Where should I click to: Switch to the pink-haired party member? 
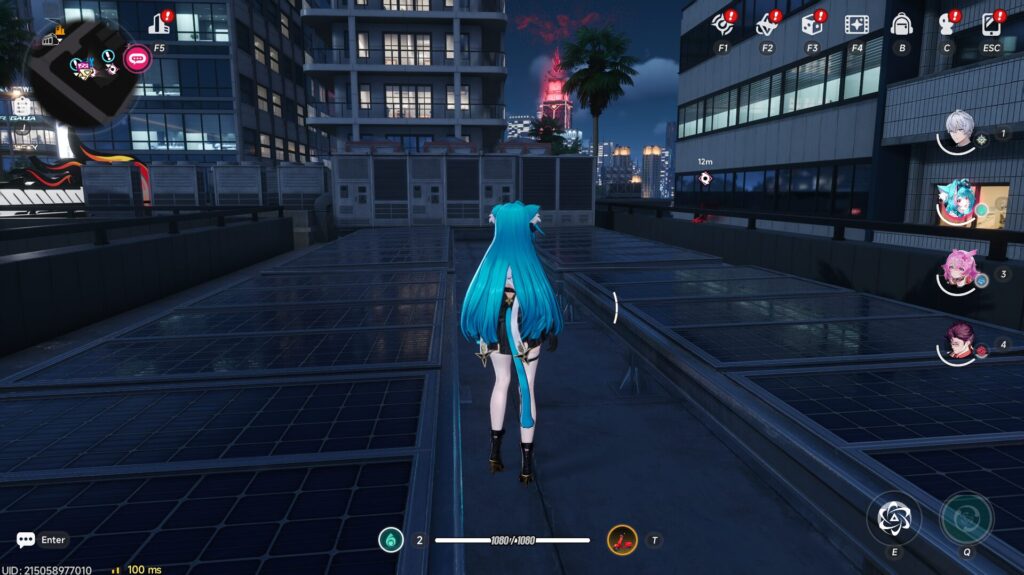point(960,271)
